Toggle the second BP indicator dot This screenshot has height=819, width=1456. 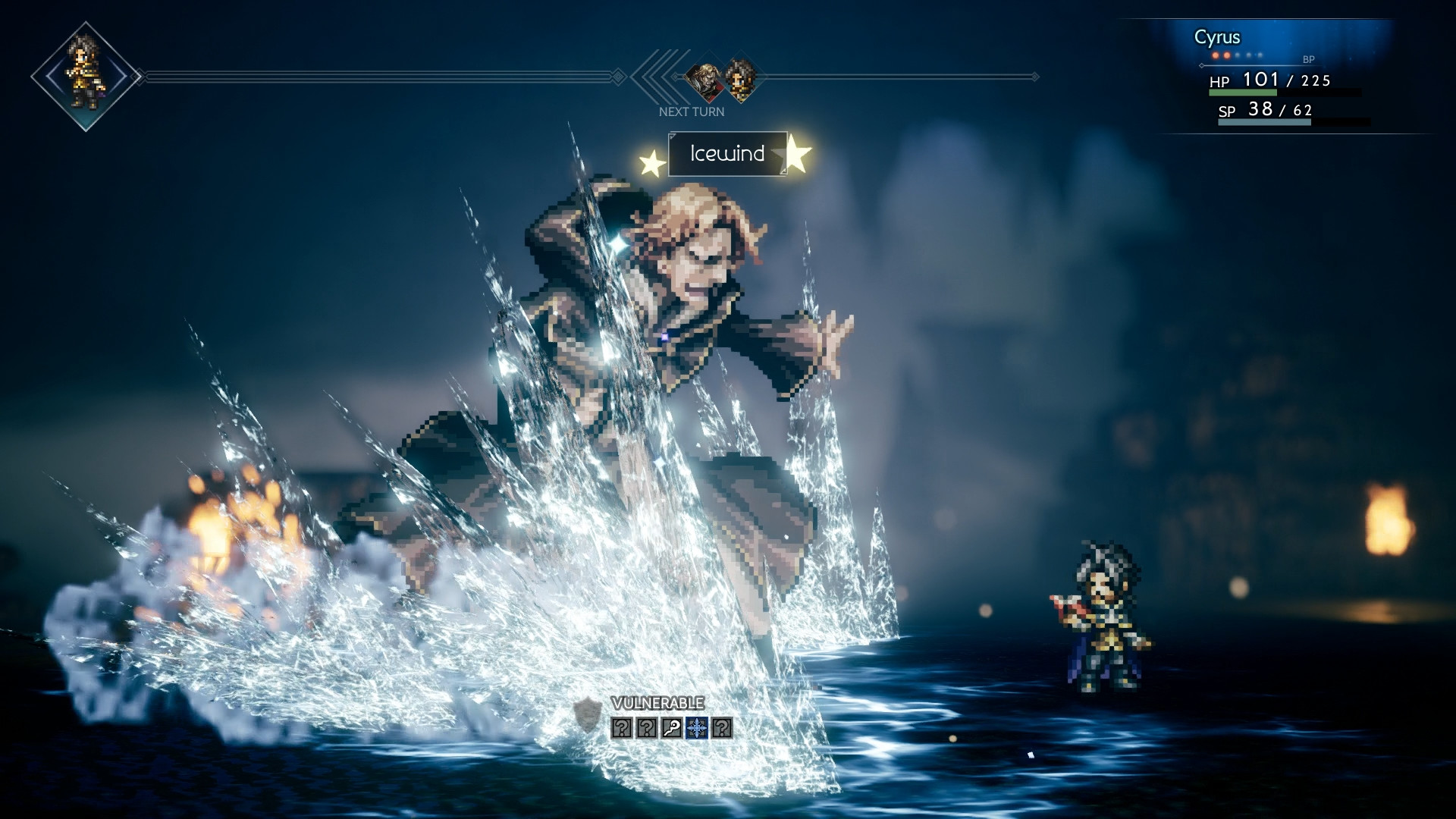[1227, 55]
